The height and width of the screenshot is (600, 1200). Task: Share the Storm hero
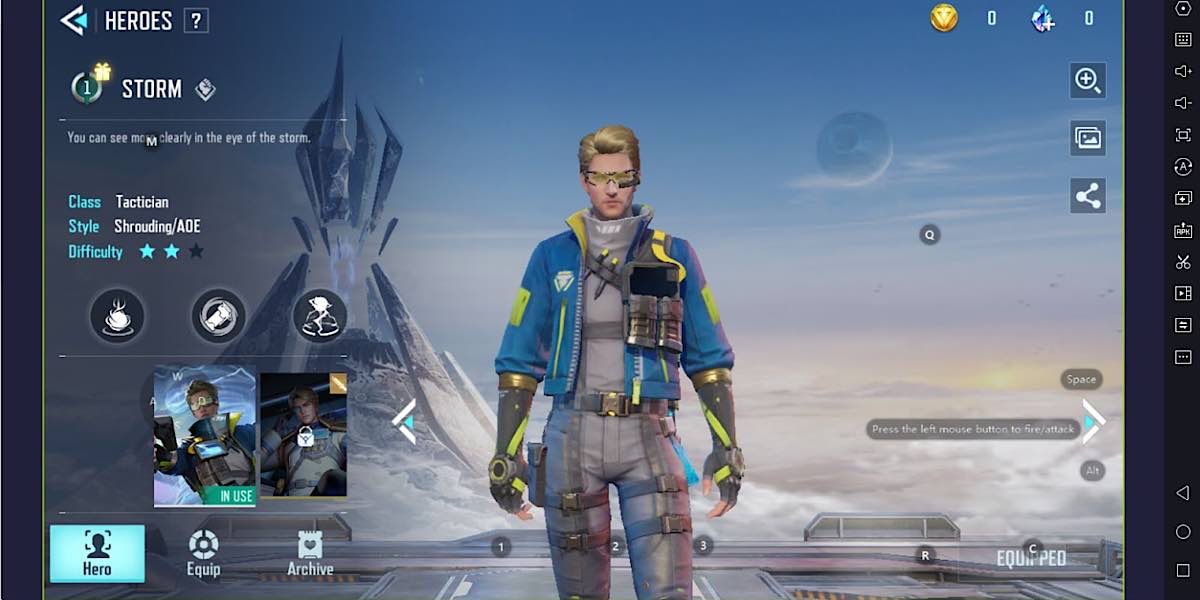pyautogui.click(x=1088, y=196)
